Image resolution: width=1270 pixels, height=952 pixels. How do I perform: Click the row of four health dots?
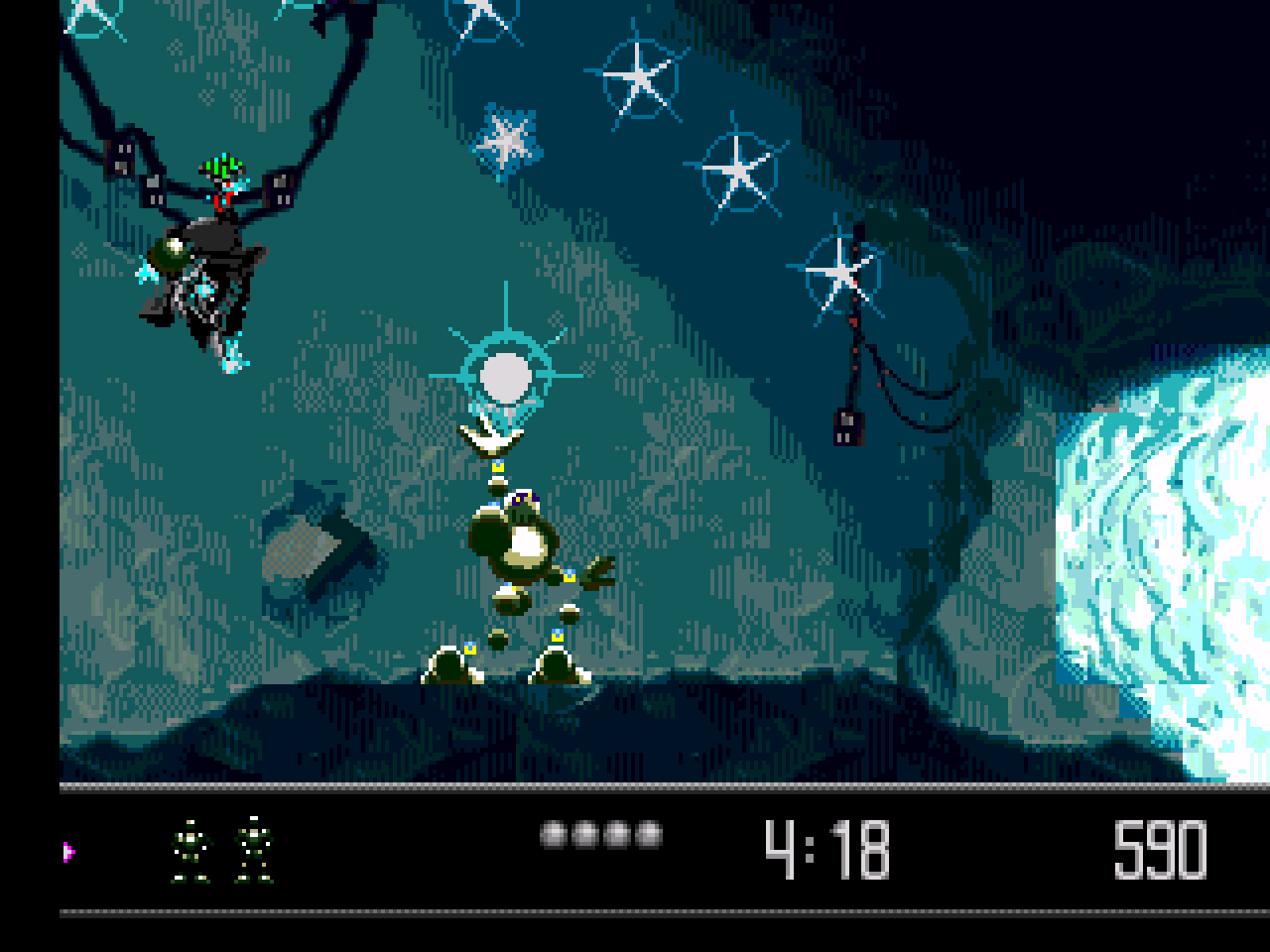(598, 836)
